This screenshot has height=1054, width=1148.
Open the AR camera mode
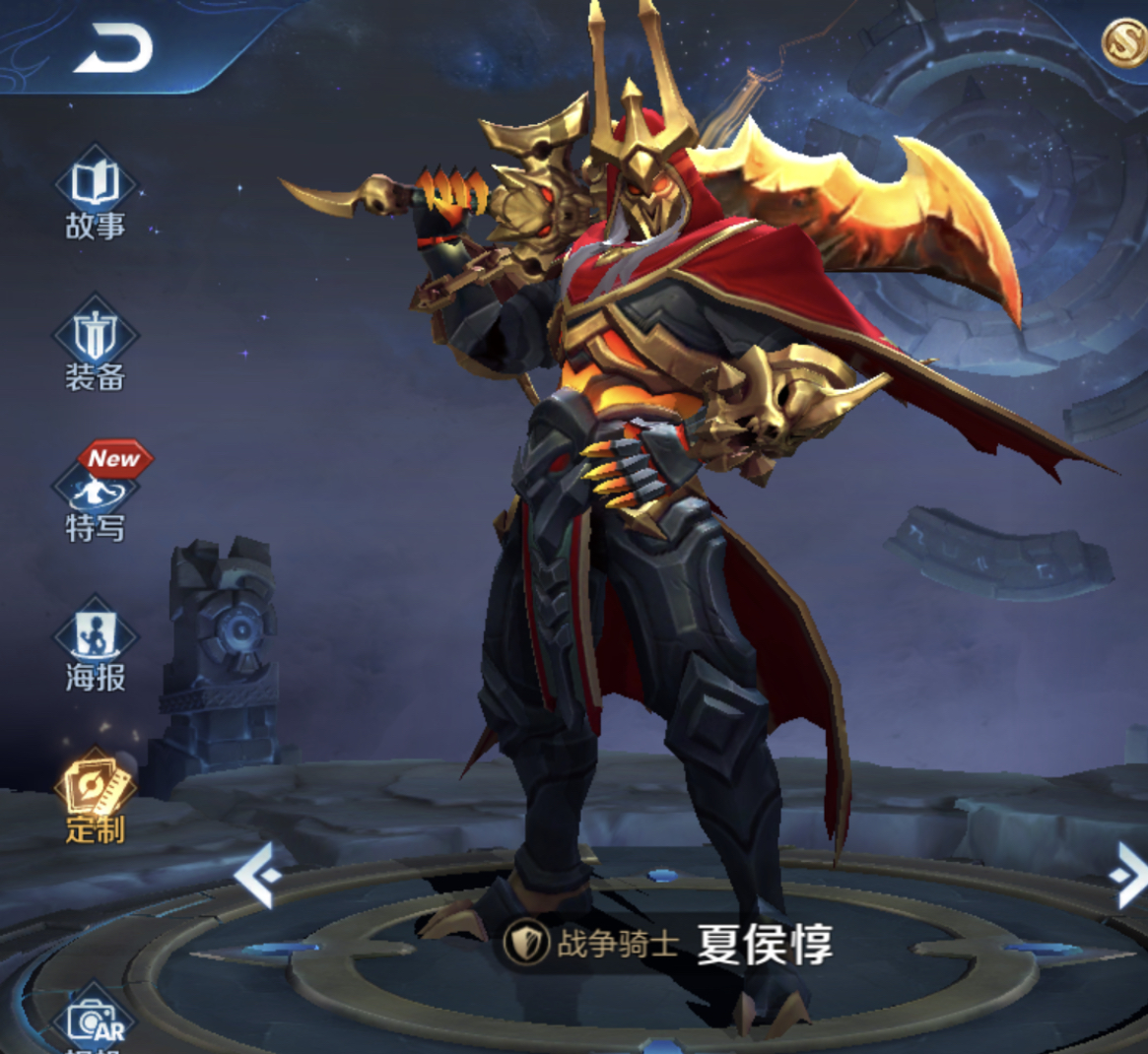pos(97,1021)
